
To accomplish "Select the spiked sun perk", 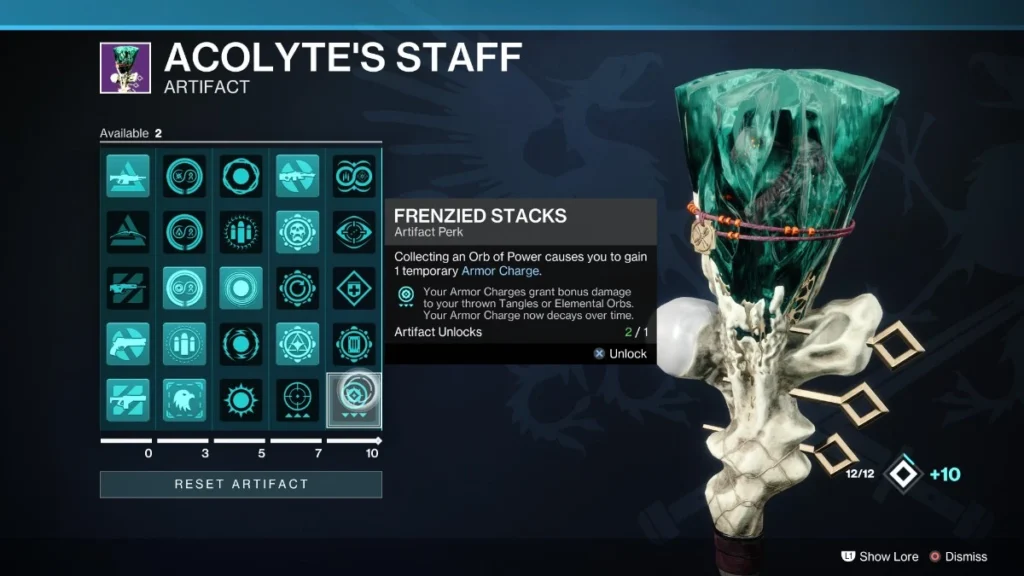I will coord(240,400).
